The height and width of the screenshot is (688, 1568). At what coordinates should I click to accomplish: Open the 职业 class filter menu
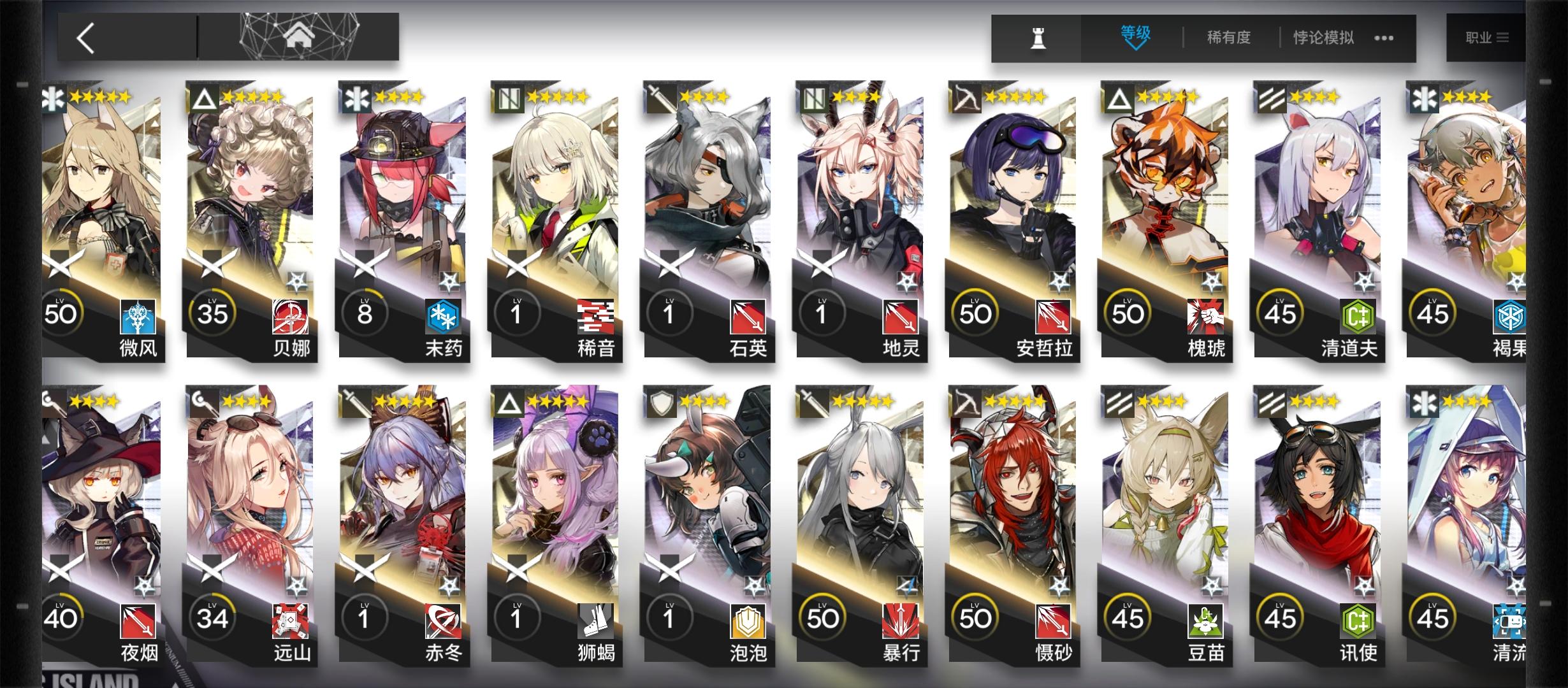(x=1485, y=37)
